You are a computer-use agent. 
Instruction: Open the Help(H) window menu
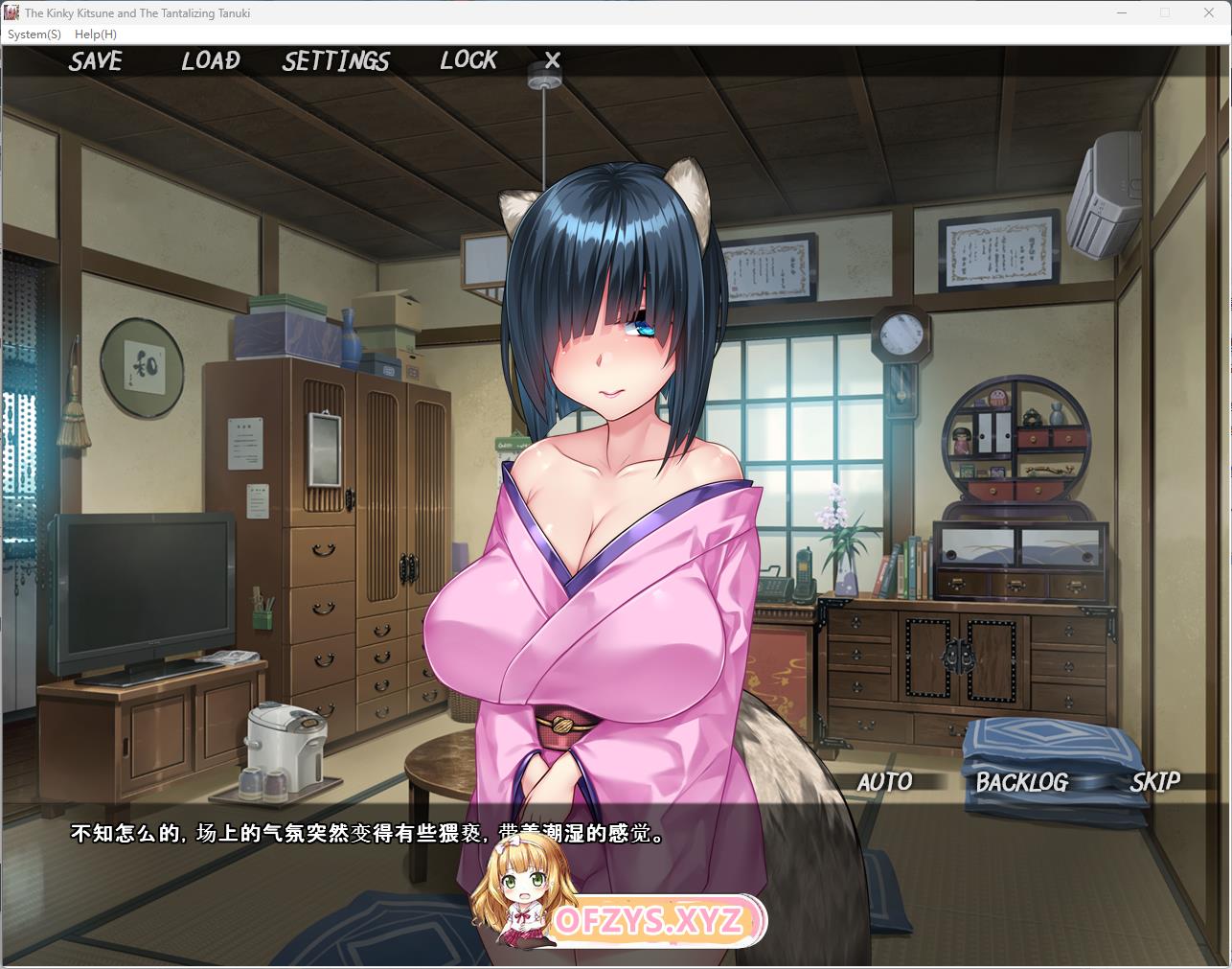click(x=96, y=35)
